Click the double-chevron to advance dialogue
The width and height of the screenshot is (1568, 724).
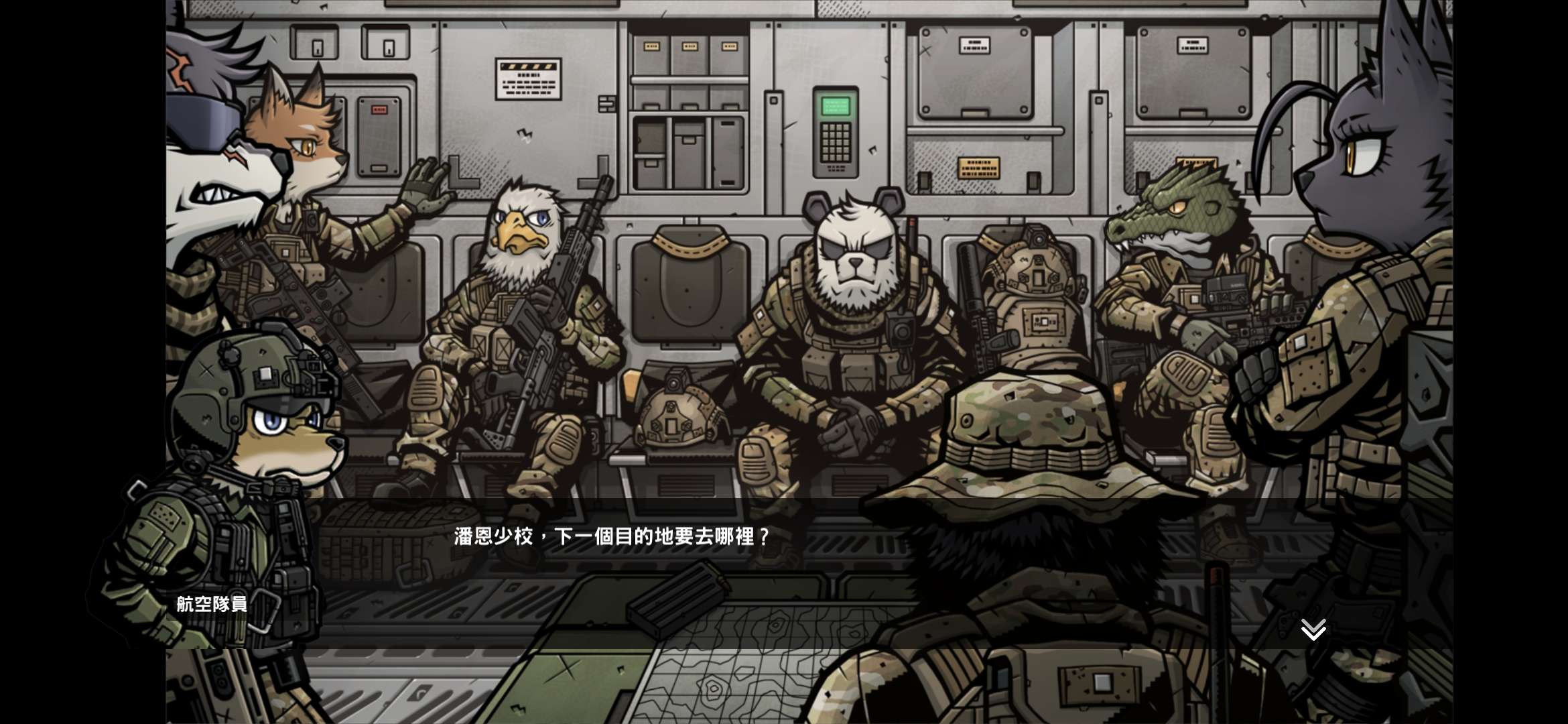click(x=1312, y=628)
